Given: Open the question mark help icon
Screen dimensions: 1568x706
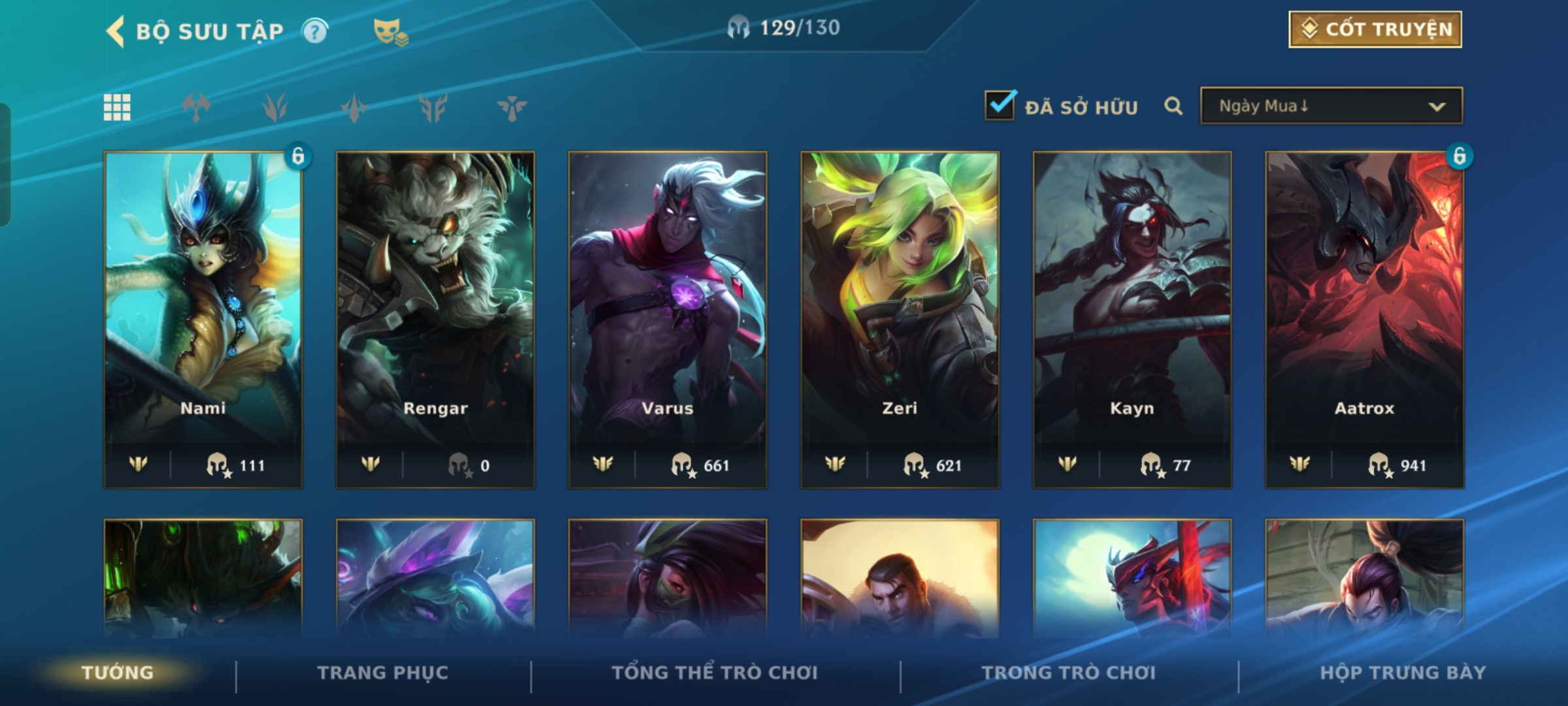Looking at the screenshot, I should pyautogui.click(x=315, y=31).
